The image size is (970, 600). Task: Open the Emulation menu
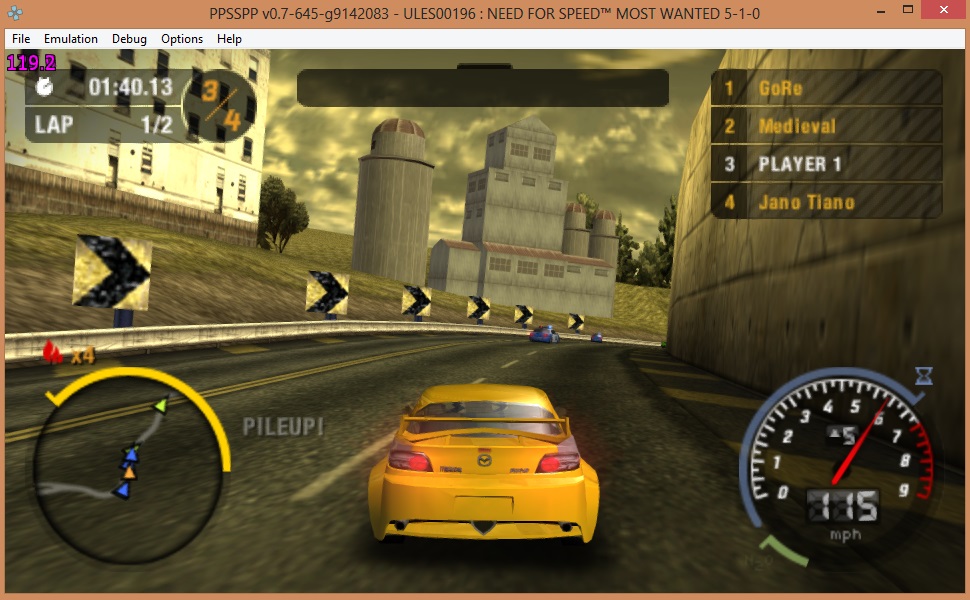click(71, 39)
